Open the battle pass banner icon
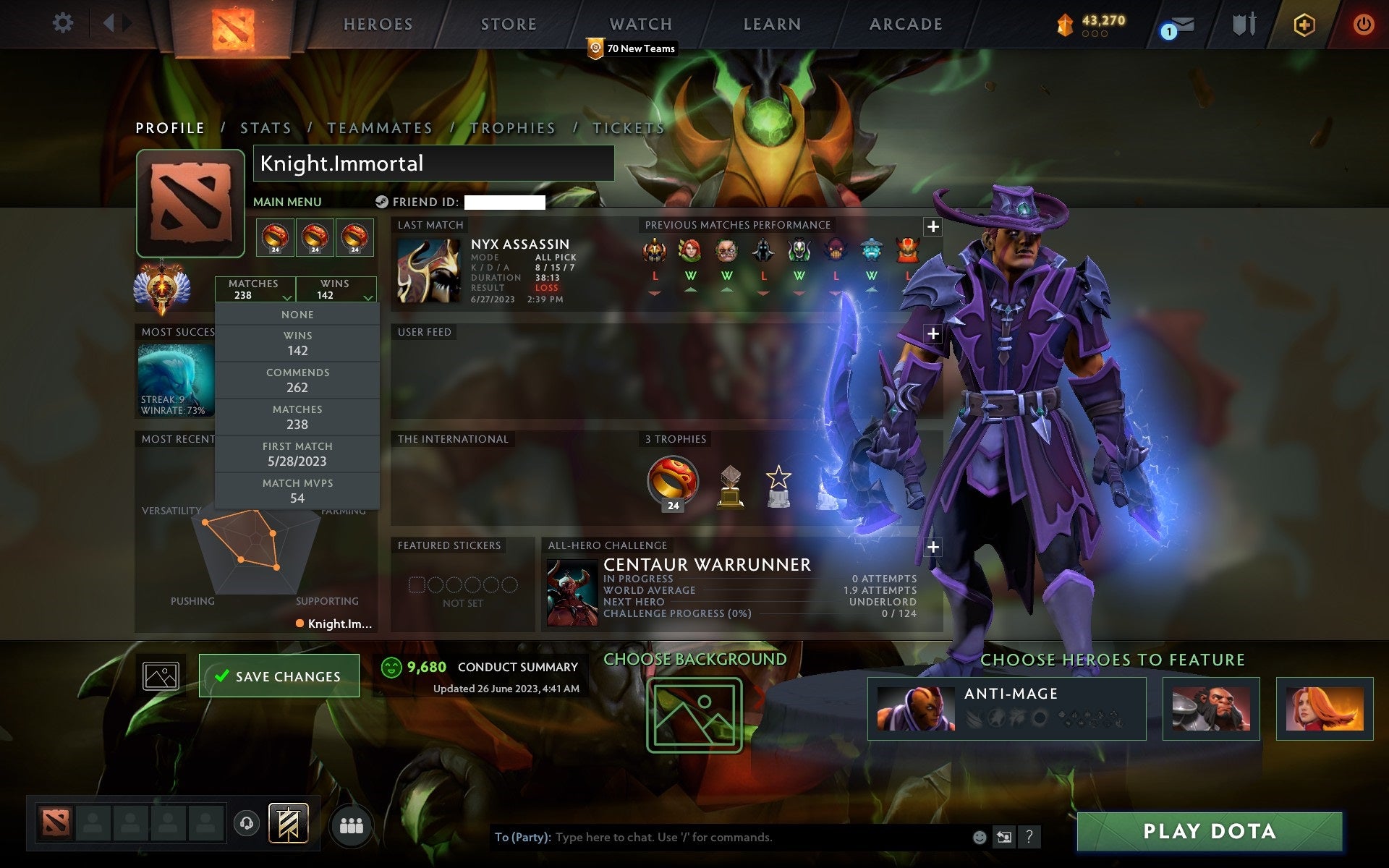Screen dimensions: 1389x868 click(289, 823)
